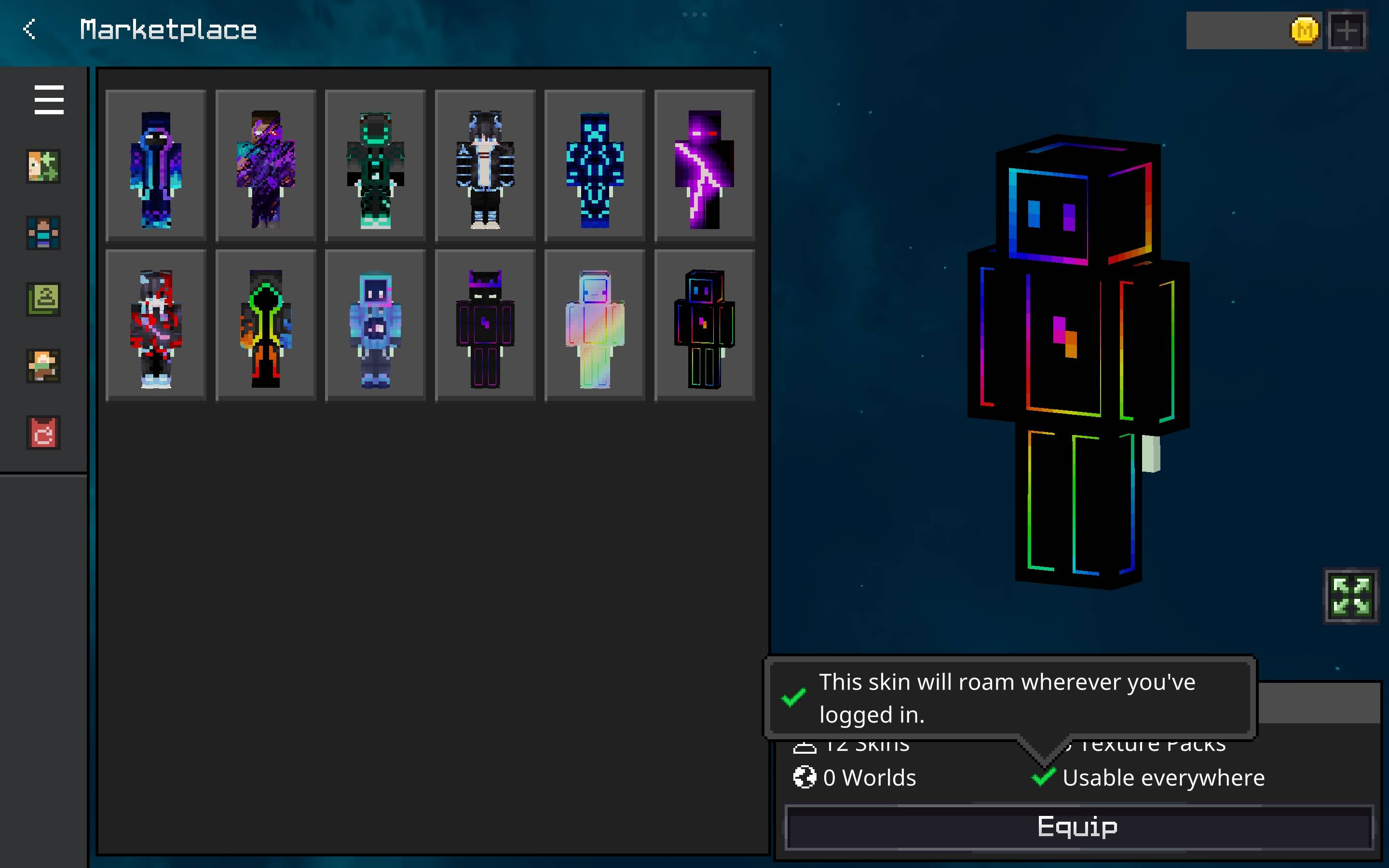Viewport: 1389px width, 868px height.
Task: Select the blue hooded skin thumbnail
Action: [156, 165]
